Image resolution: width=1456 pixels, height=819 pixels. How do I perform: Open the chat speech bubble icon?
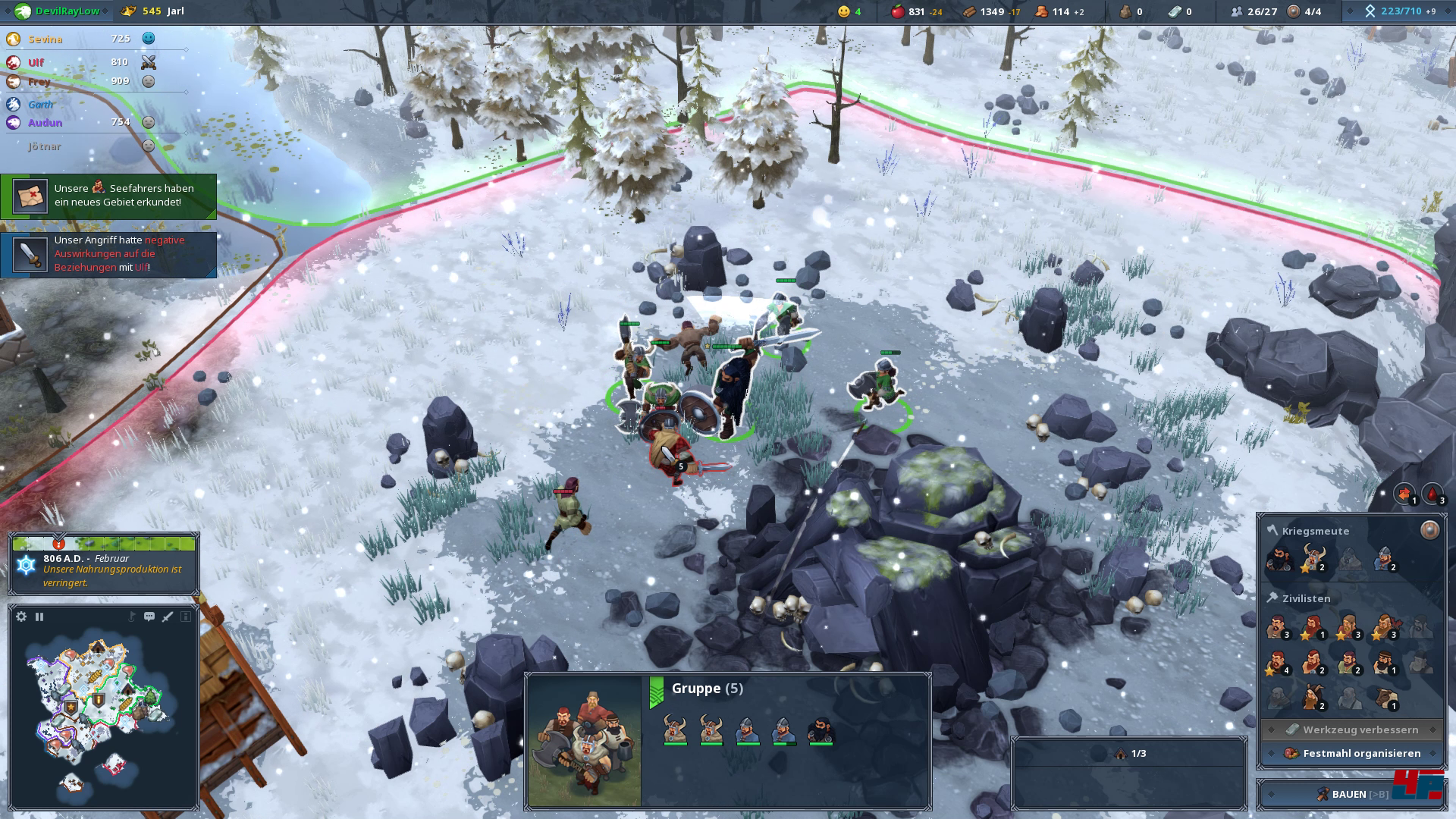tap(149, 617)
